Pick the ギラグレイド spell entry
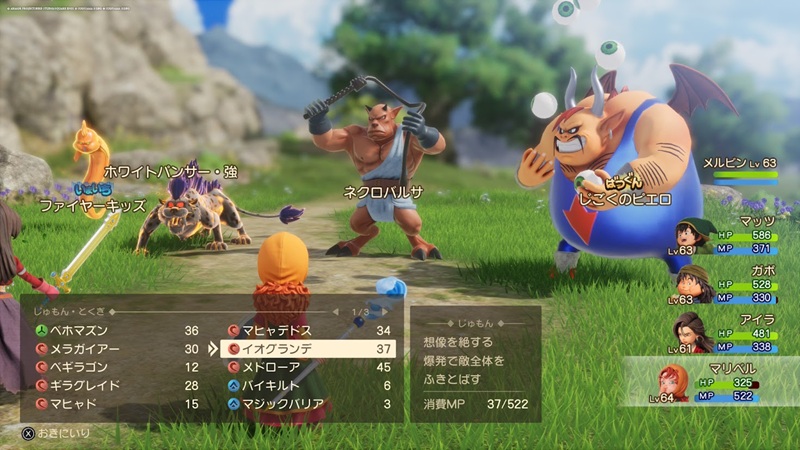This screenshot has width=800, height=450. pyautogui.click(x=84, y=385)
